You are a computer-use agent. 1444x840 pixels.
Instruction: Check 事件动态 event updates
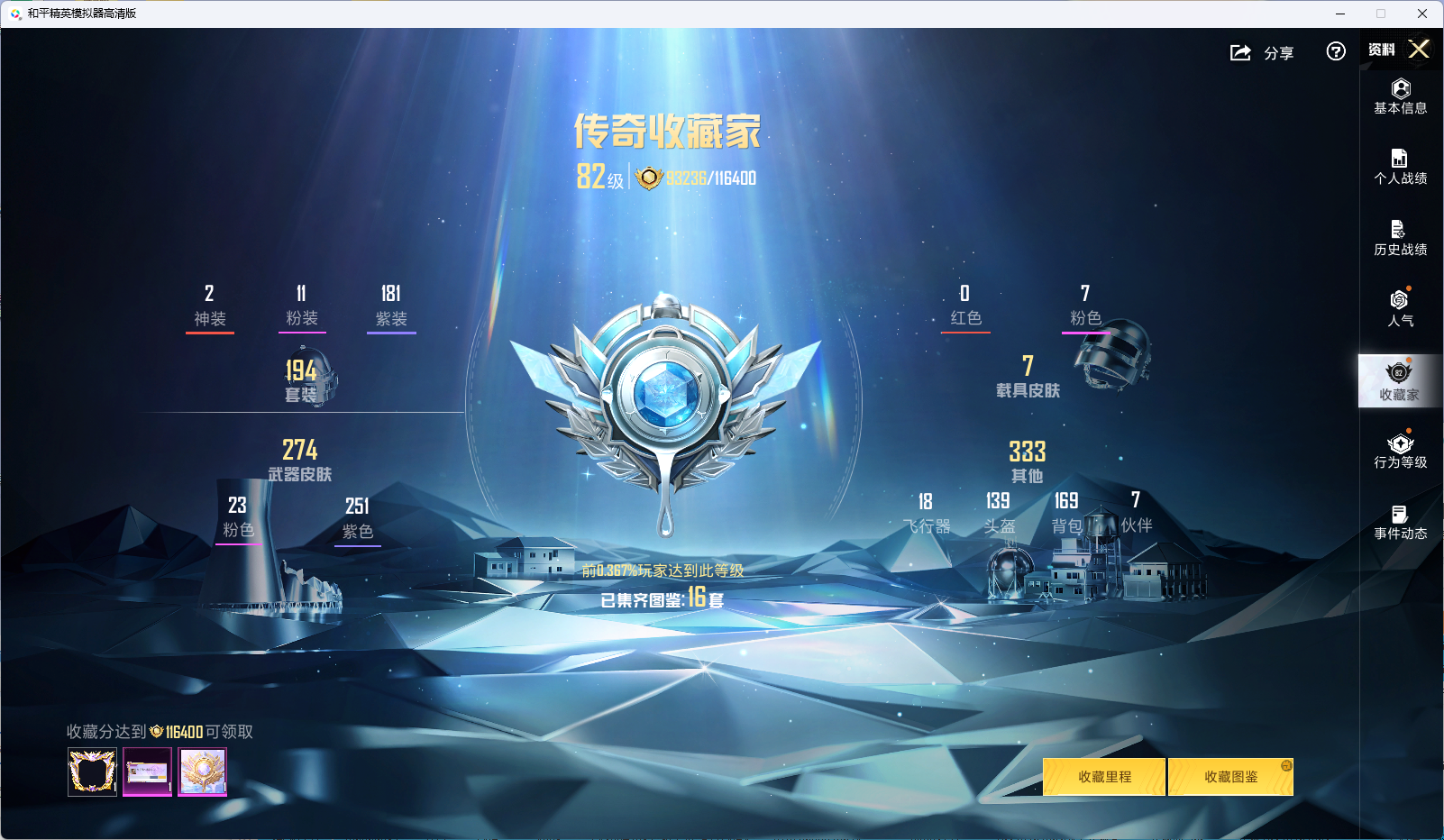point(1399,522)
